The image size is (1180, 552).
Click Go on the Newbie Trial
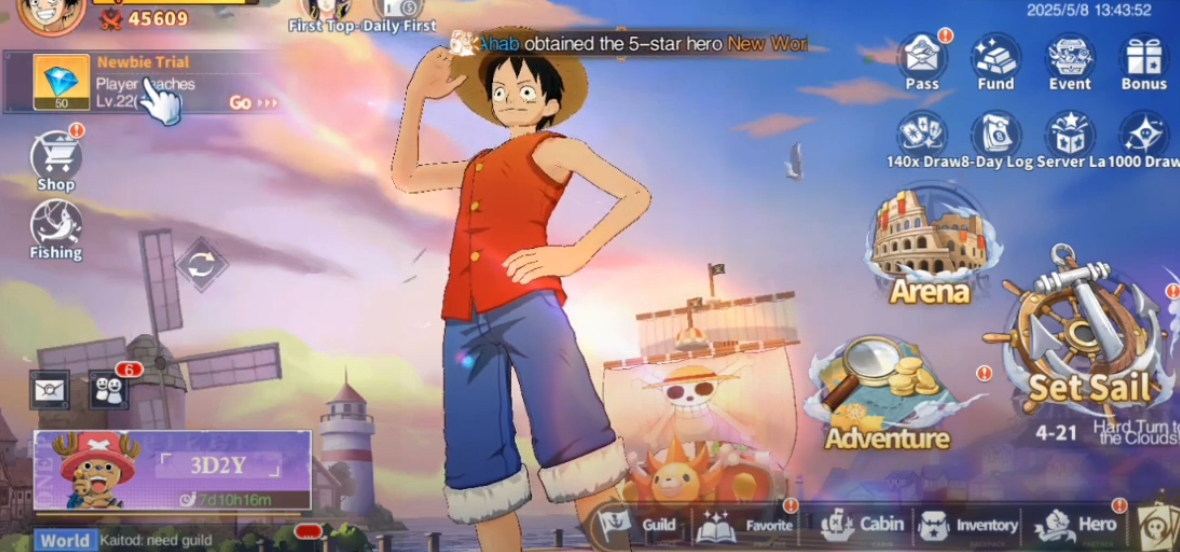tap(252, 102)
